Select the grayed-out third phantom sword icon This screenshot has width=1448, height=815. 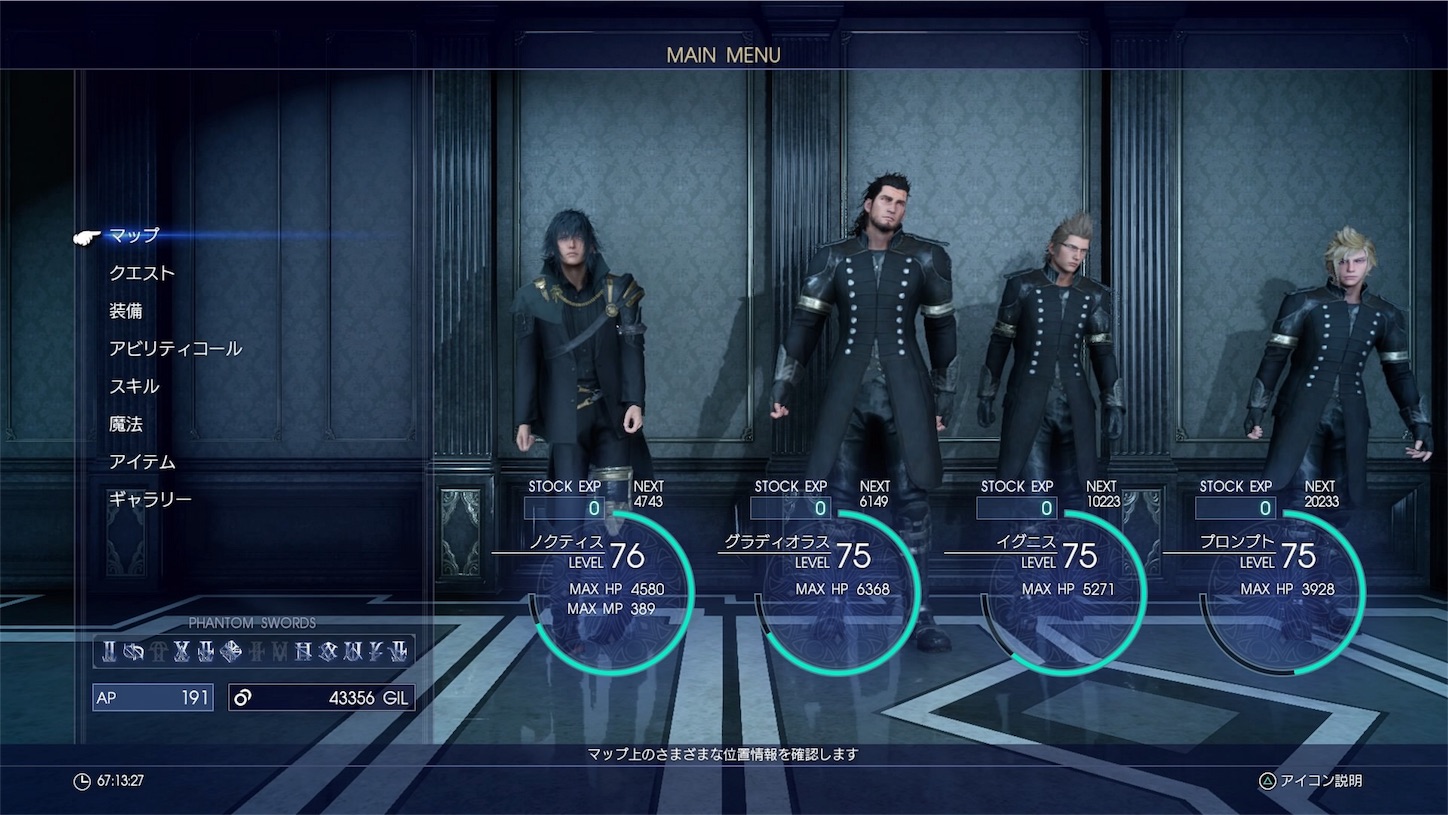(x=157, y=650)
